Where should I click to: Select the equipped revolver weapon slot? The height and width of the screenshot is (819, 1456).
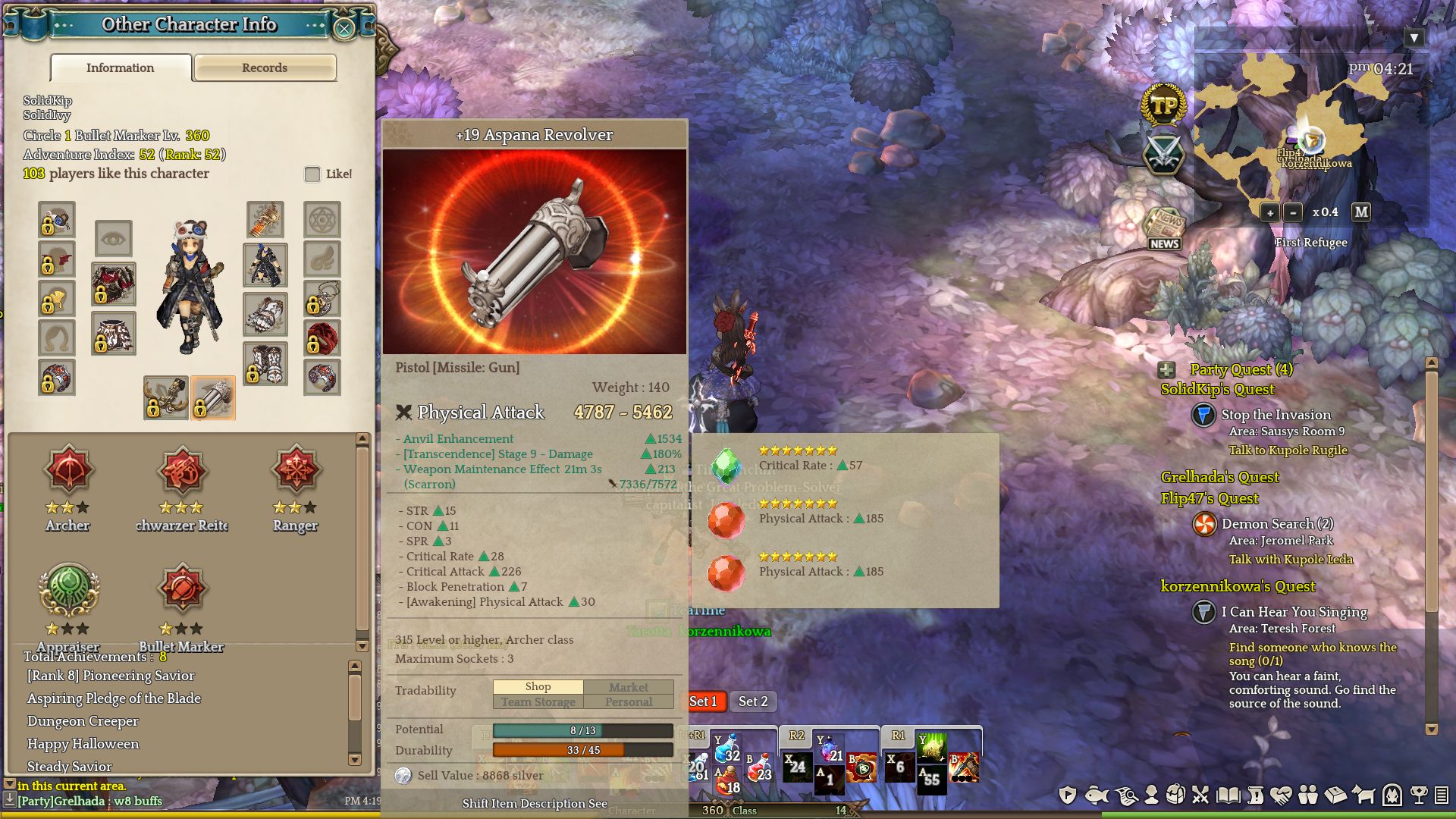(213, 397)
